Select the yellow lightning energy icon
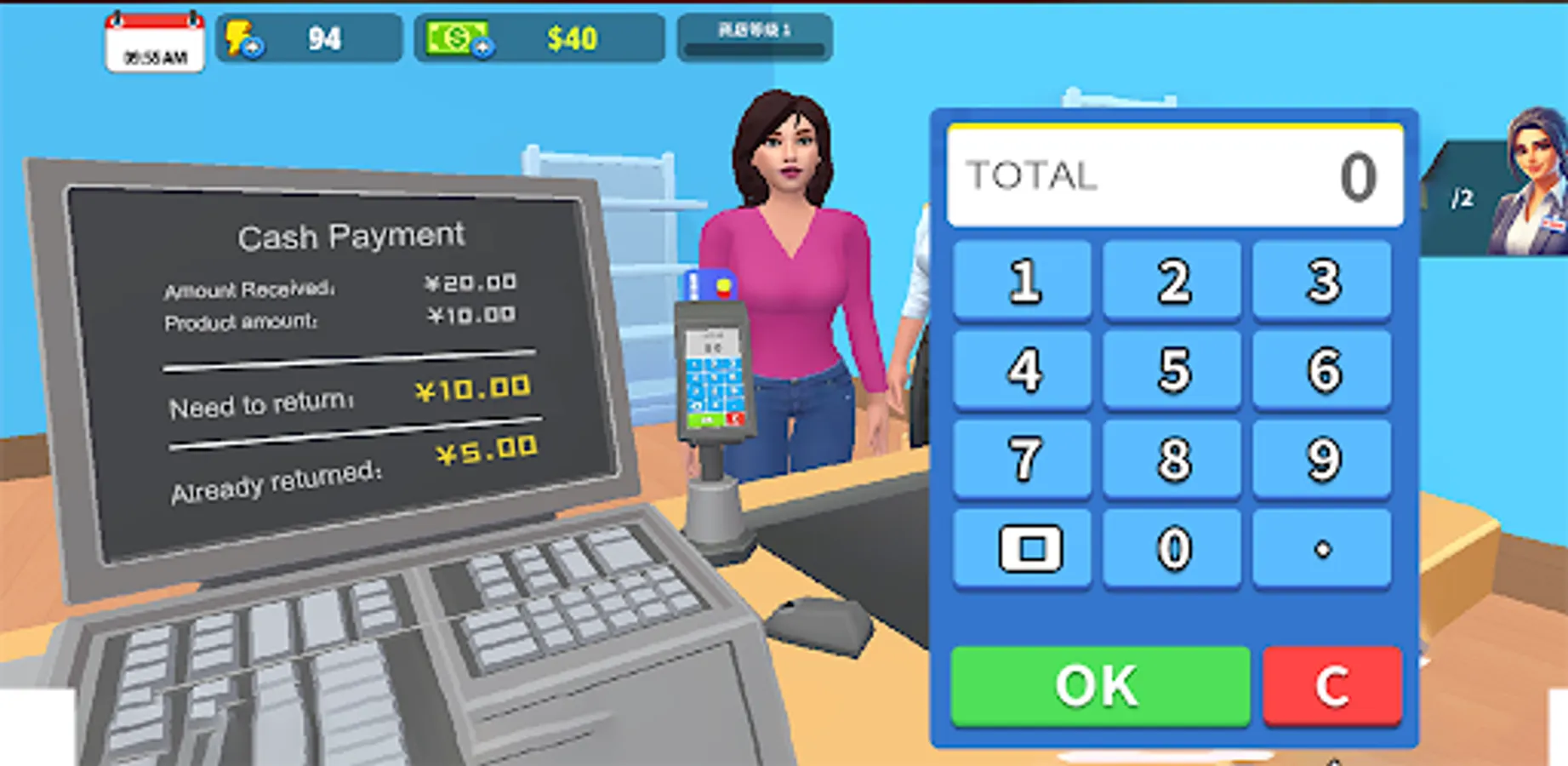Screen dimensions: 1568x766 [240, 36]
